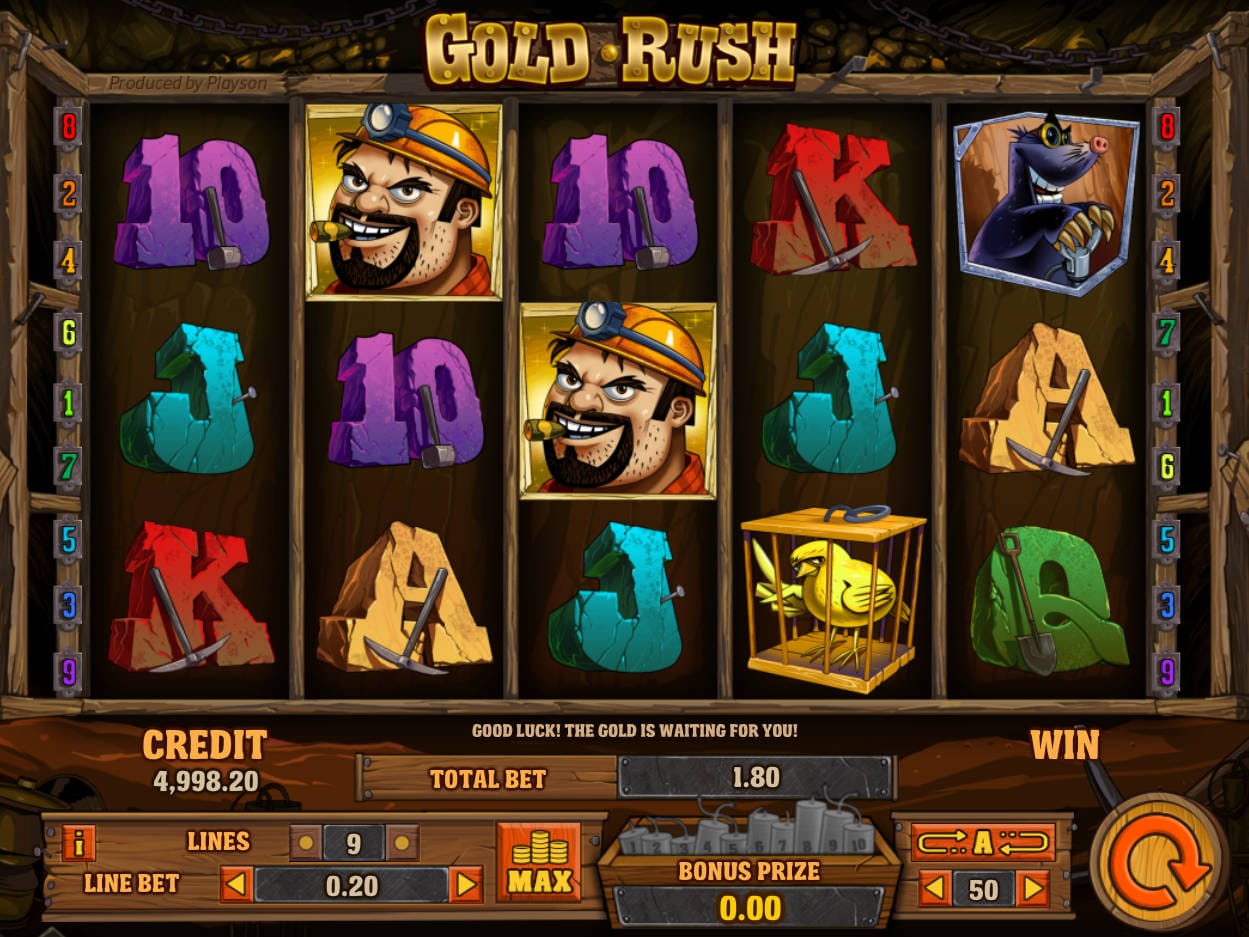Start autoplay with the A button
Screen dimensions: 1249x937
point(982,842)
